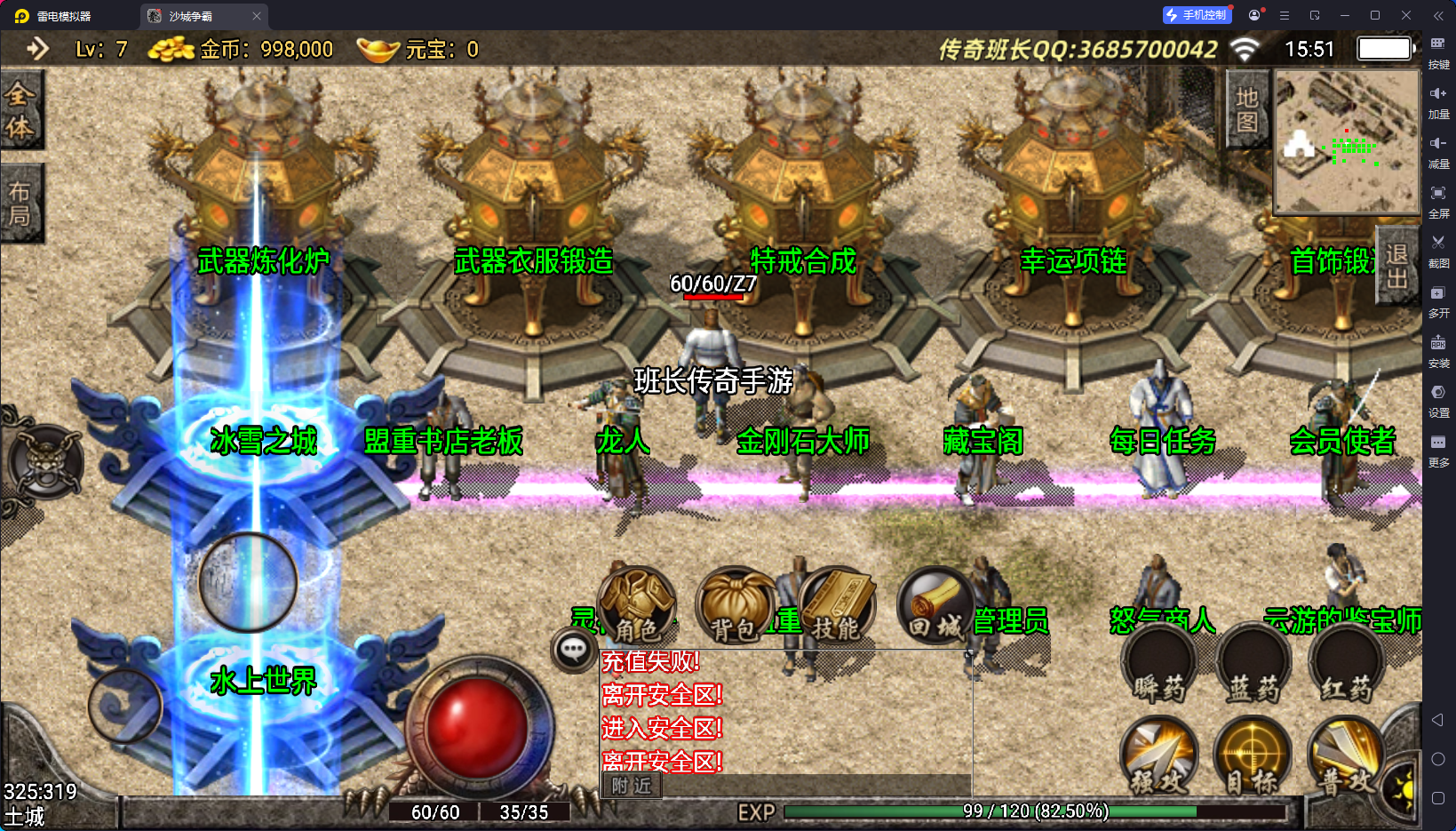Tap the 目标 target button
This screenshot has width=1456, height=831.
point(1253,755)
